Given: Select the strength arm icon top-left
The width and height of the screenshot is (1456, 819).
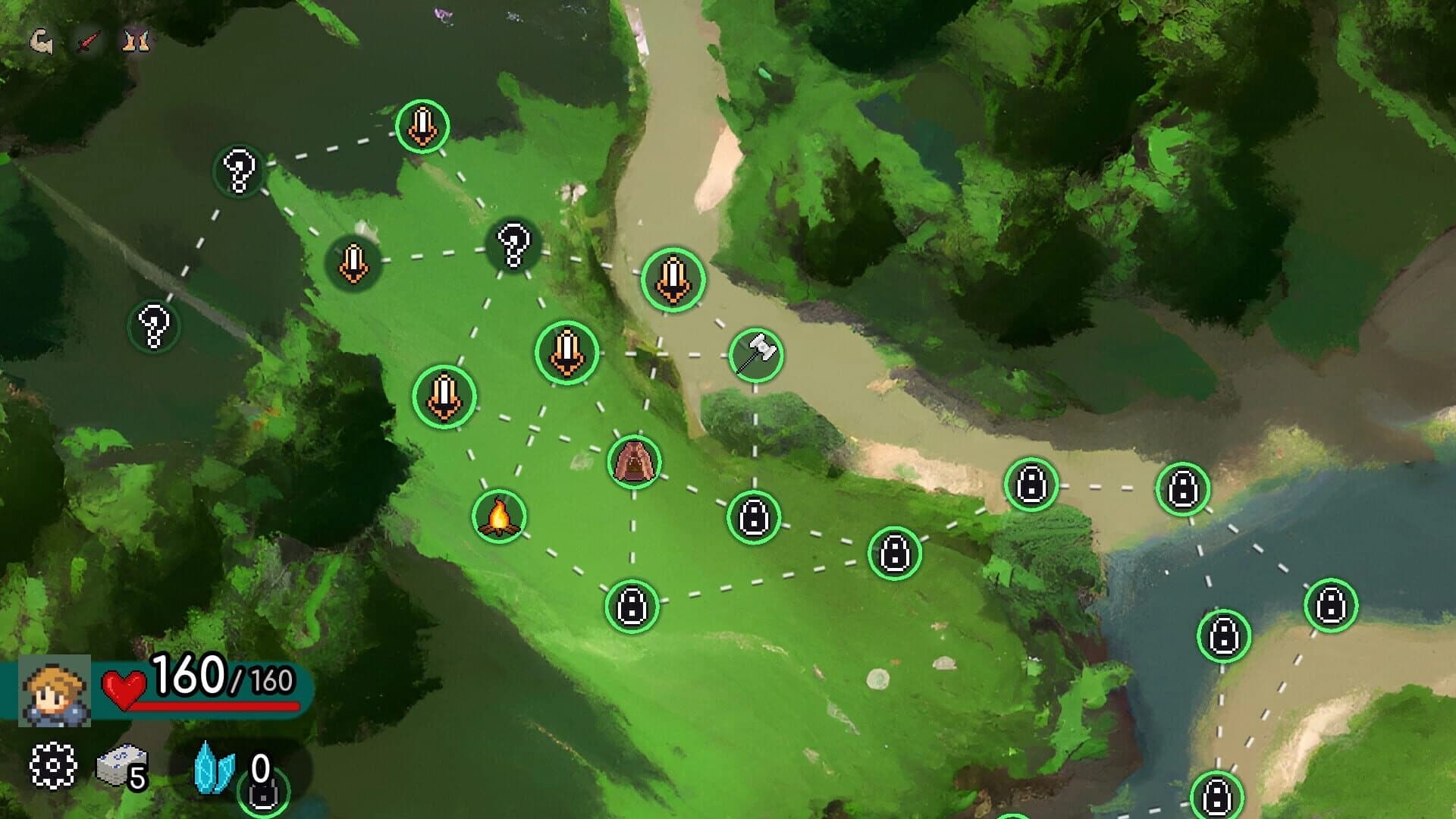Looking at the screenshot, I should pyautogui.click(x=42, y=42).
